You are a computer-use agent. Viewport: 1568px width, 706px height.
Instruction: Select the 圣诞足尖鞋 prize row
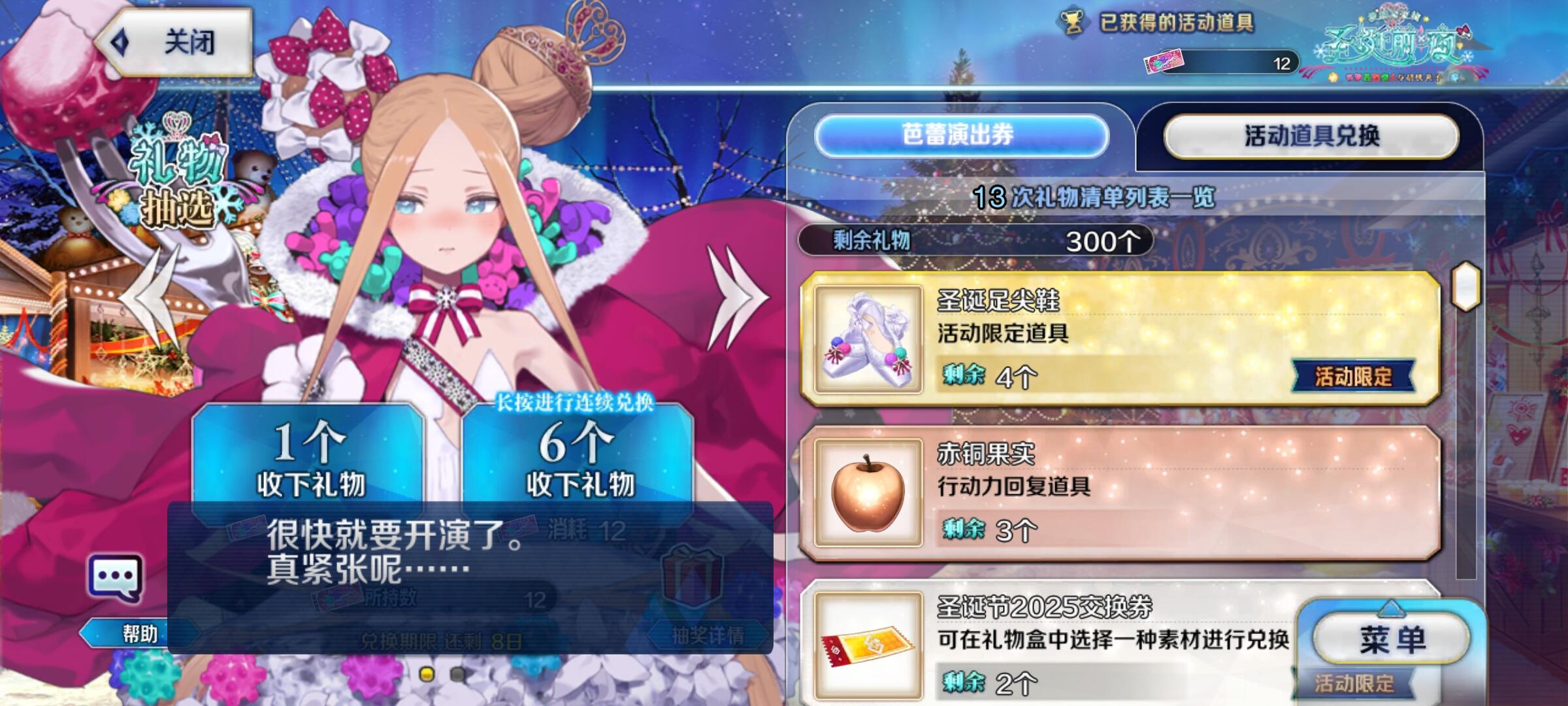click(1120, 339)
